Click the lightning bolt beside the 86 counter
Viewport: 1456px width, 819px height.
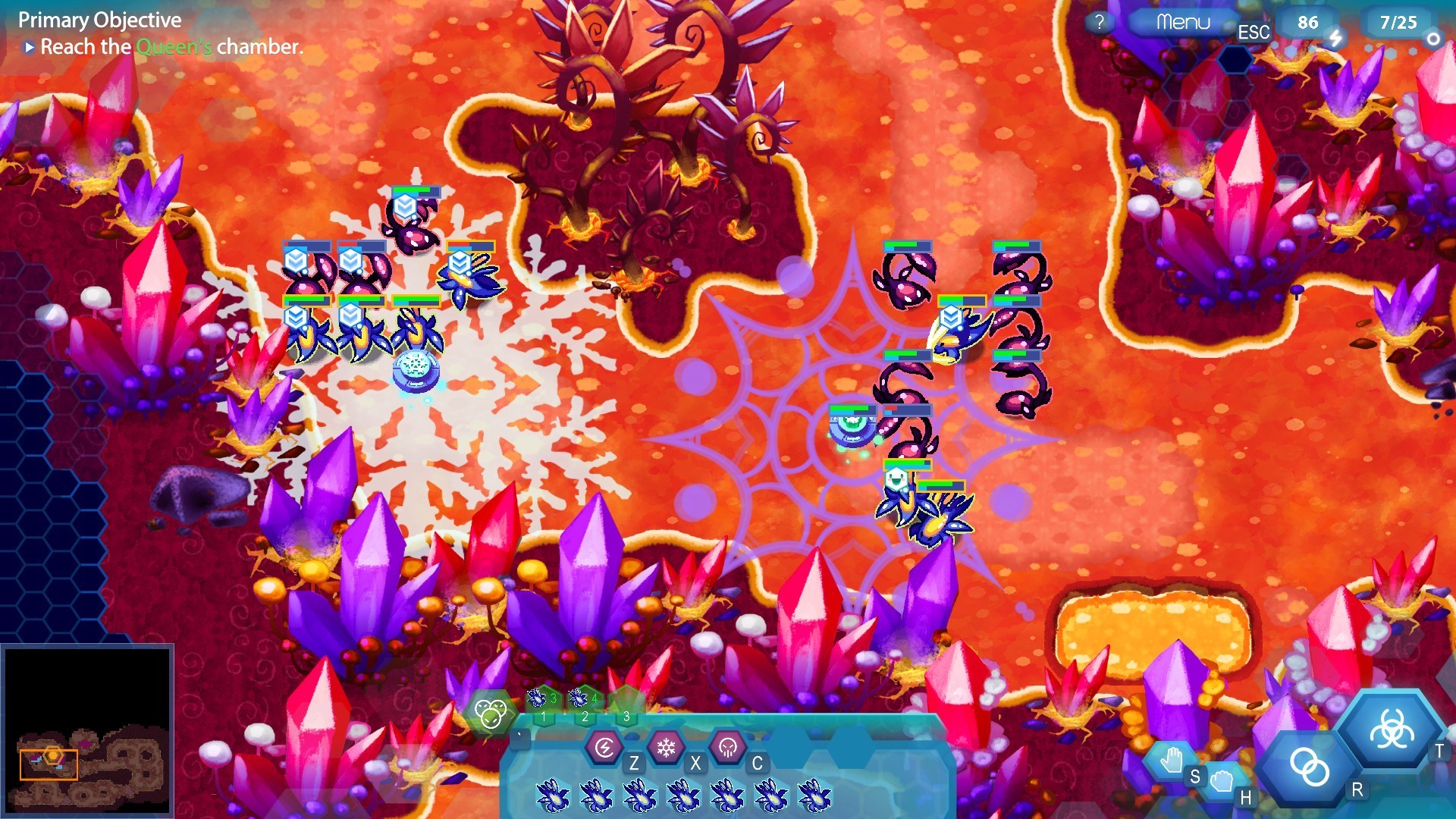1335,37
